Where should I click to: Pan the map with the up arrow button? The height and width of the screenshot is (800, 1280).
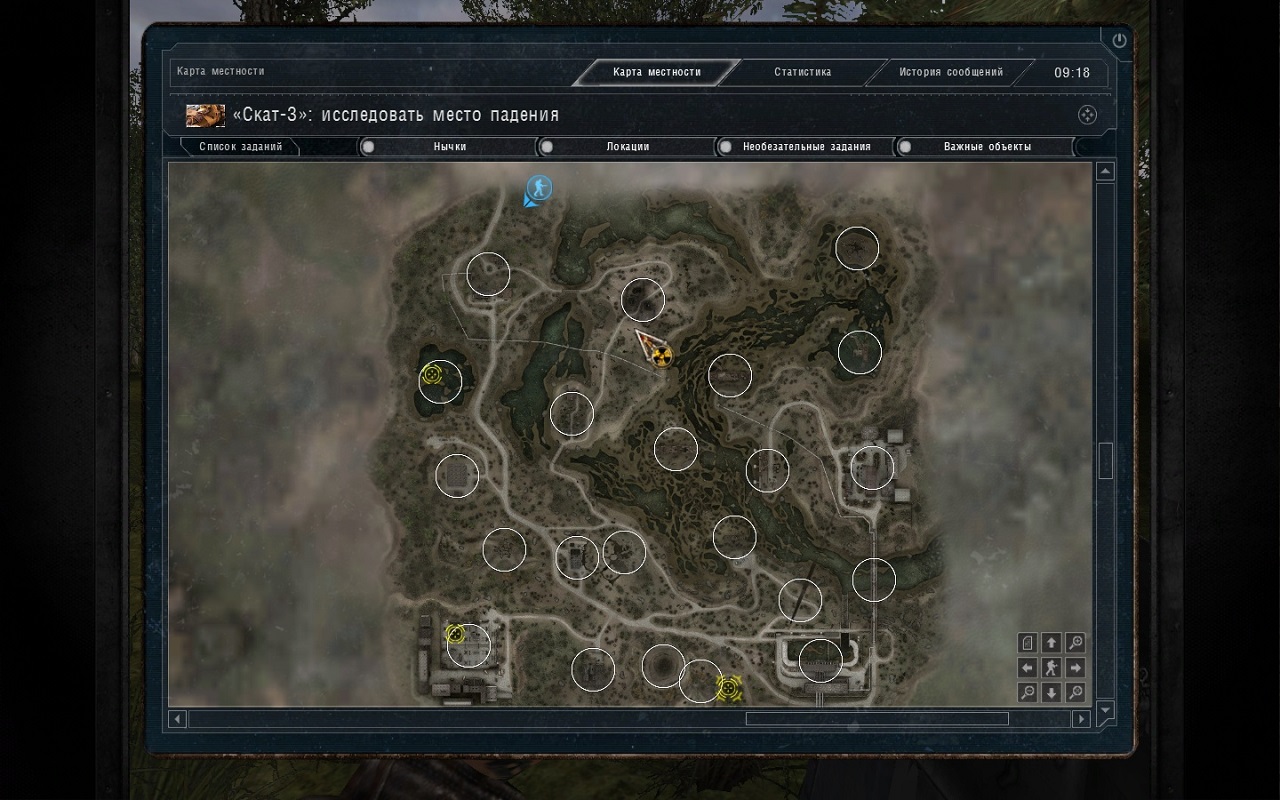(1051, 643)
